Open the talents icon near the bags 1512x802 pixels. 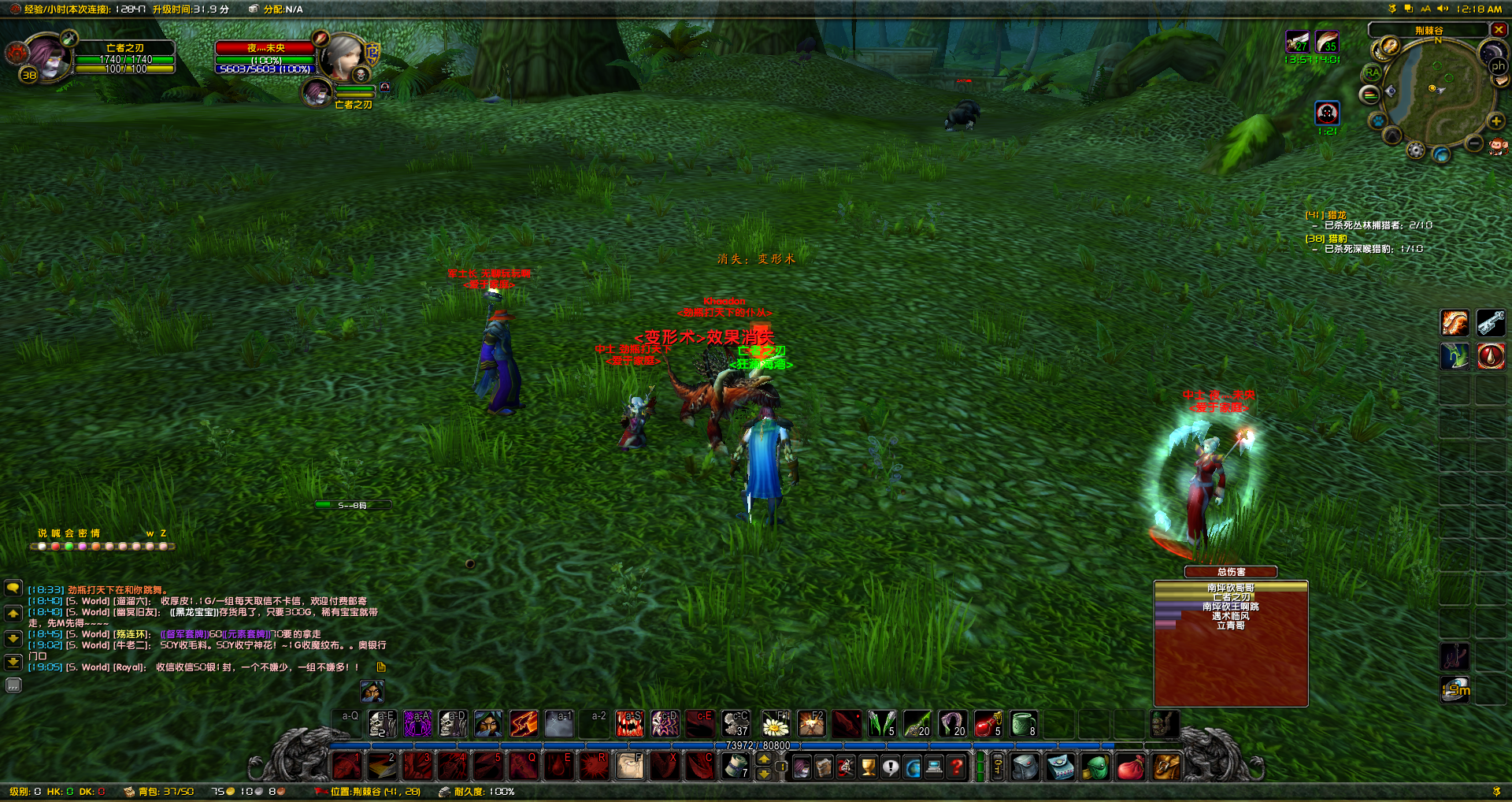point(847,766)
